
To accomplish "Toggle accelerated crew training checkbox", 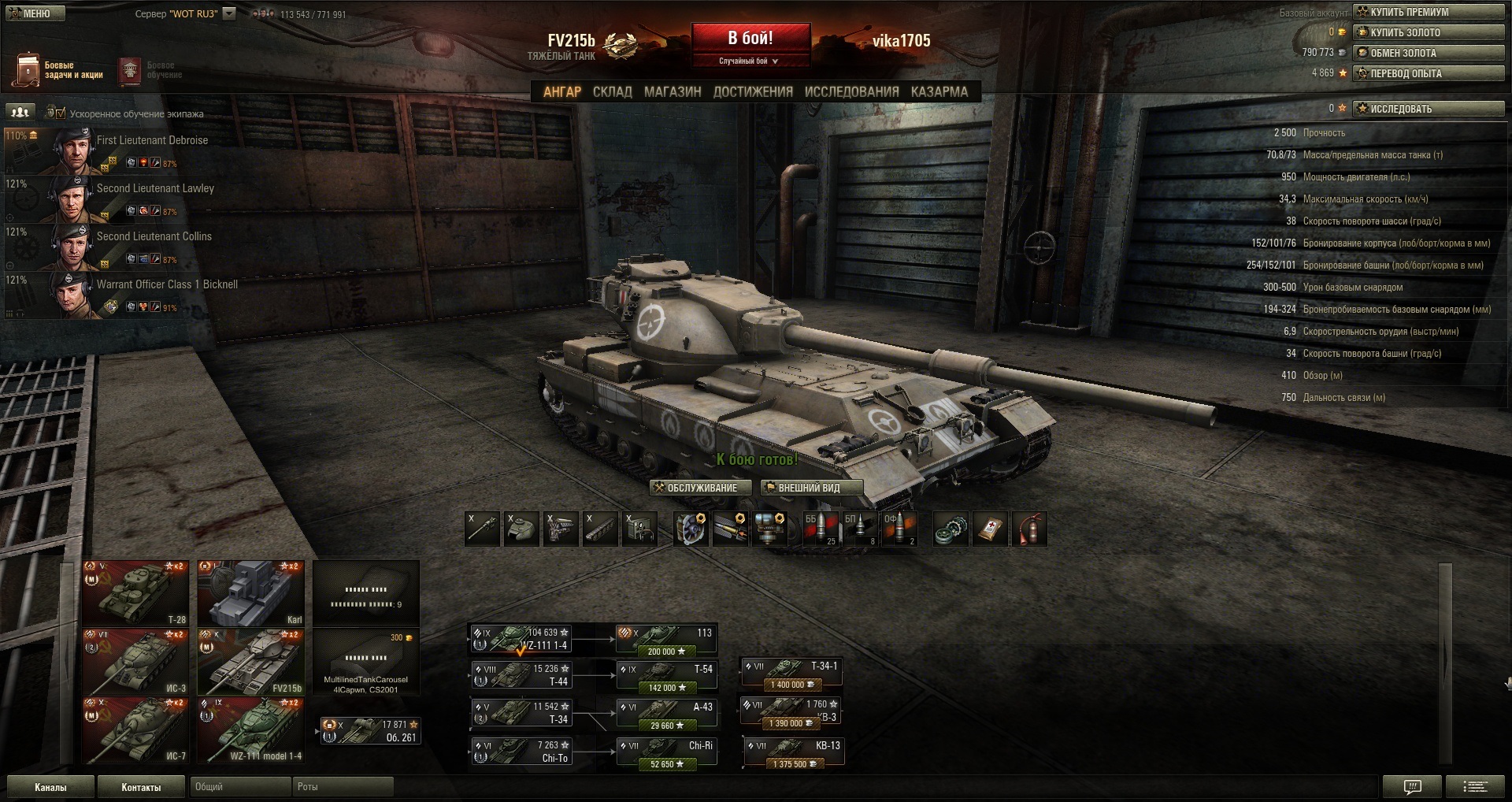I will point(61,113).
